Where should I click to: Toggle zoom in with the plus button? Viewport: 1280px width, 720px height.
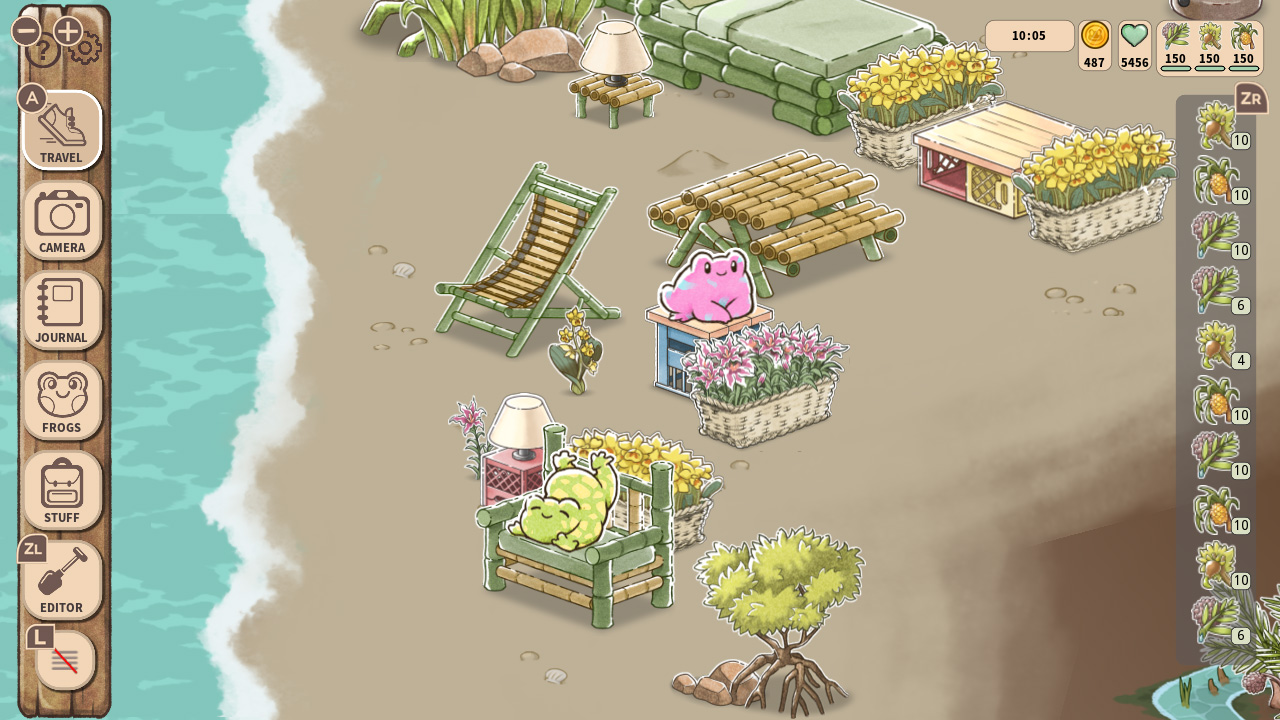tap(66, 30)
